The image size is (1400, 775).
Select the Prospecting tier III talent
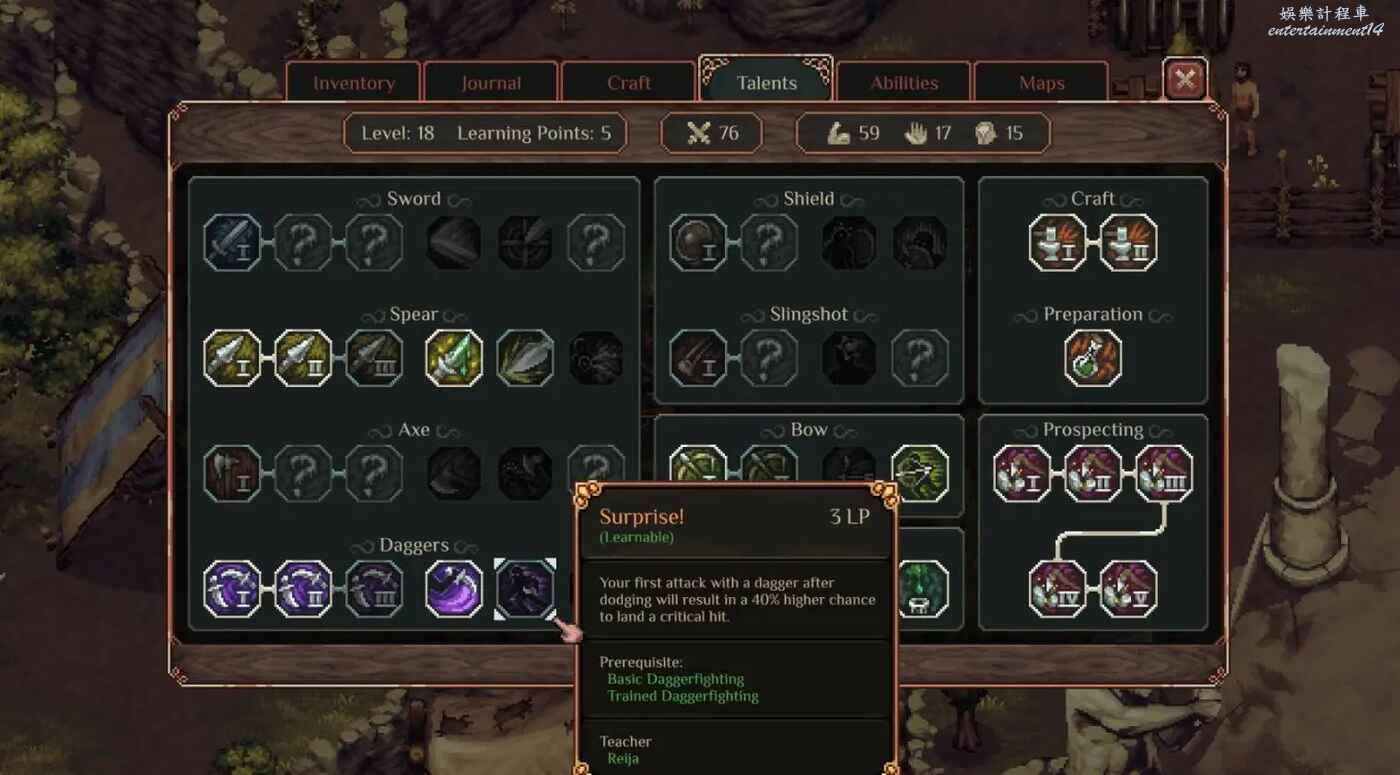(x=1164, y=473)
